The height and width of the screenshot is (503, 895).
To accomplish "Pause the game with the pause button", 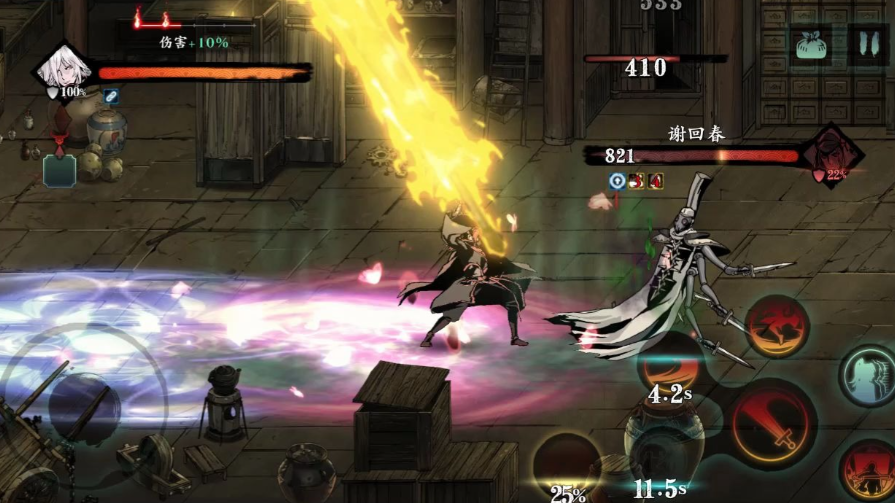I will (861, 46).
